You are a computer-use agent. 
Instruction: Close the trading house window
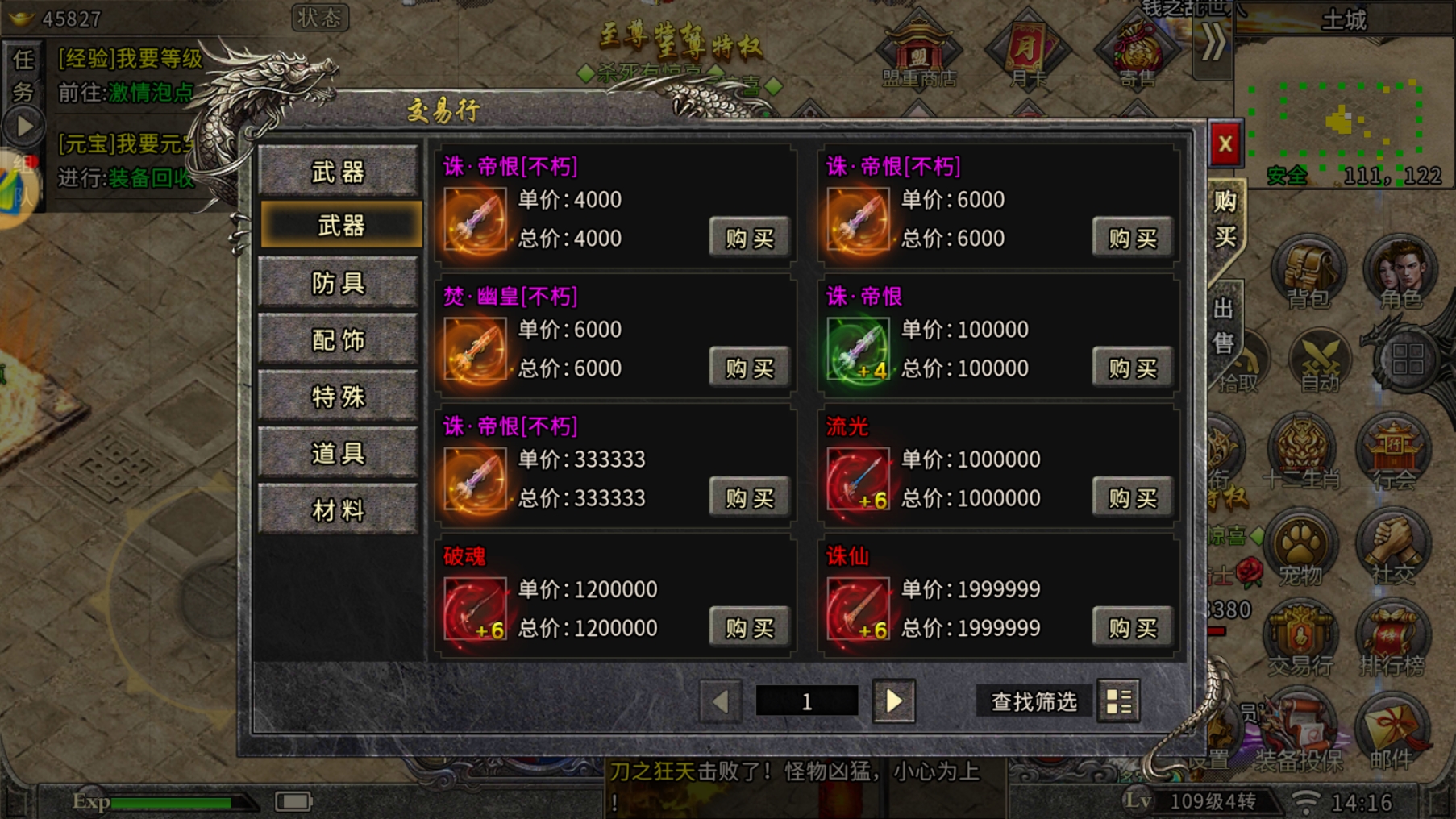[1225, 145]
